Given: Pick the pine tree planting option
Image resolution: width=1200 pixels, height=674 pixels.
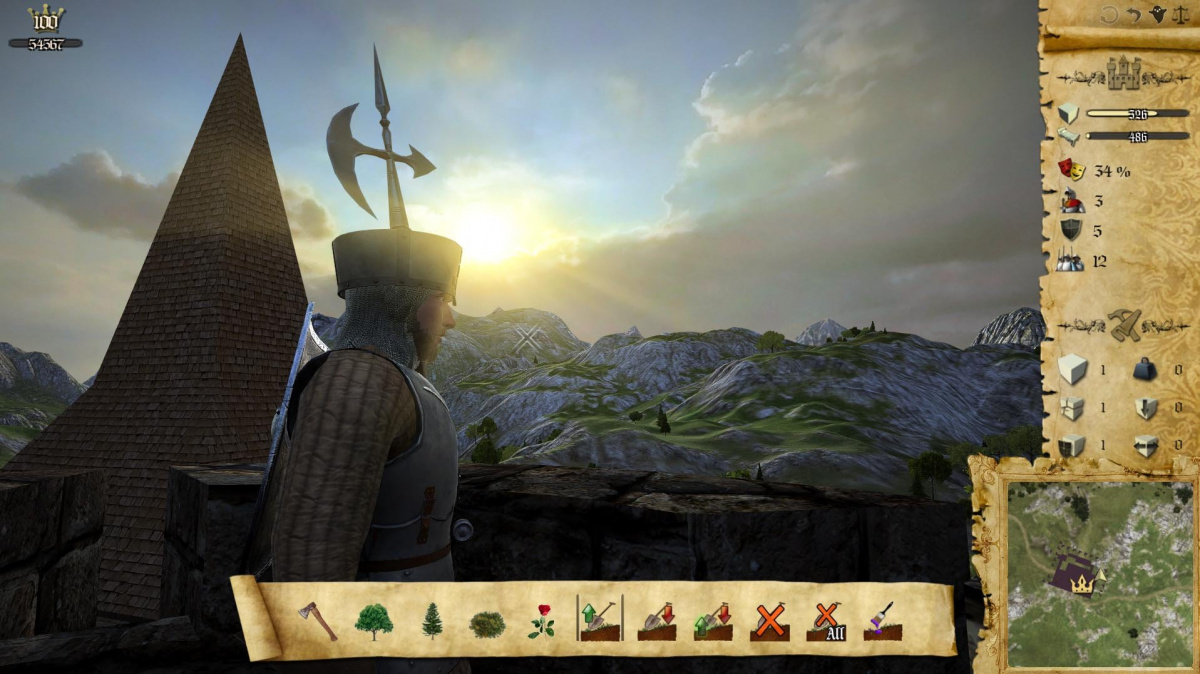Looking at the screenshot, I should 432,621.
